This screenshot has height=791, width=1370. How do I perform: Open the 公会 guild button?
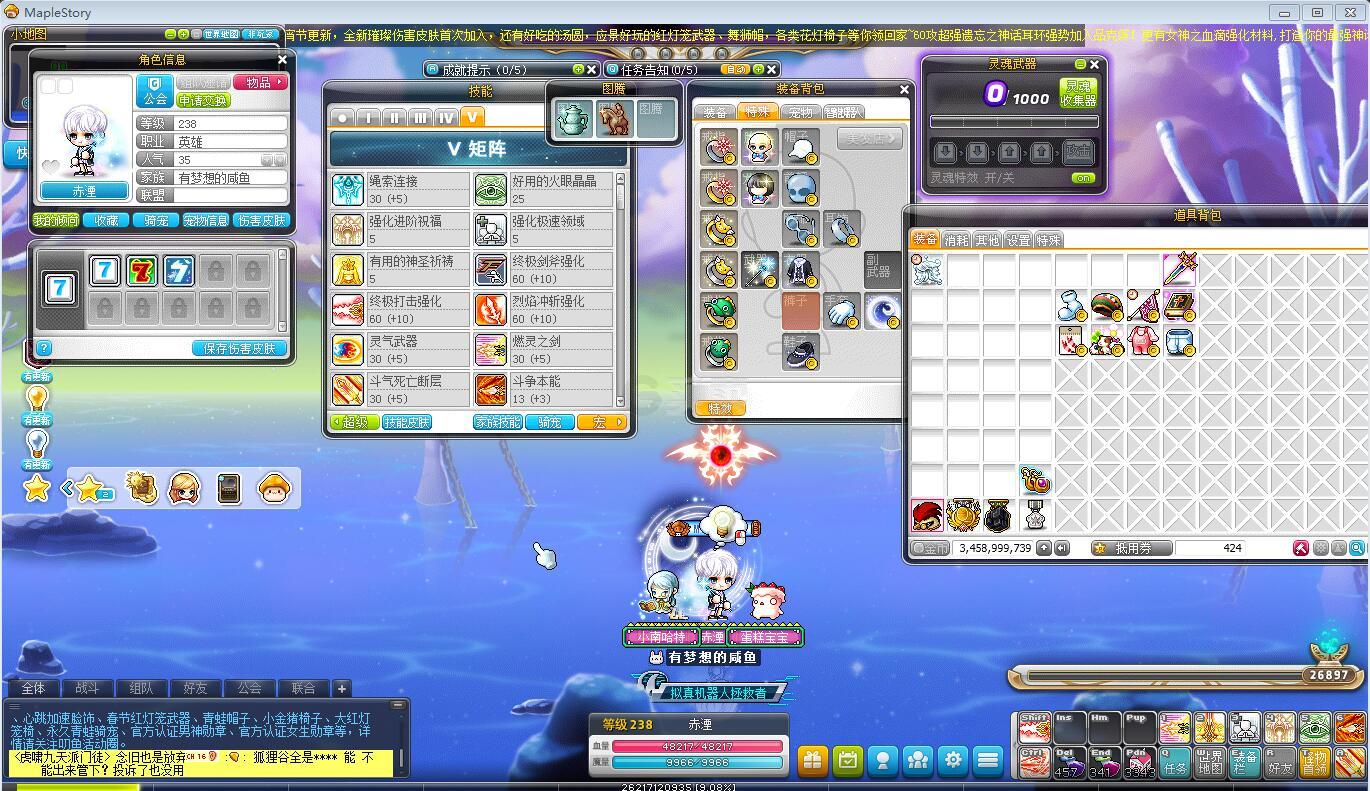[155, 91]
